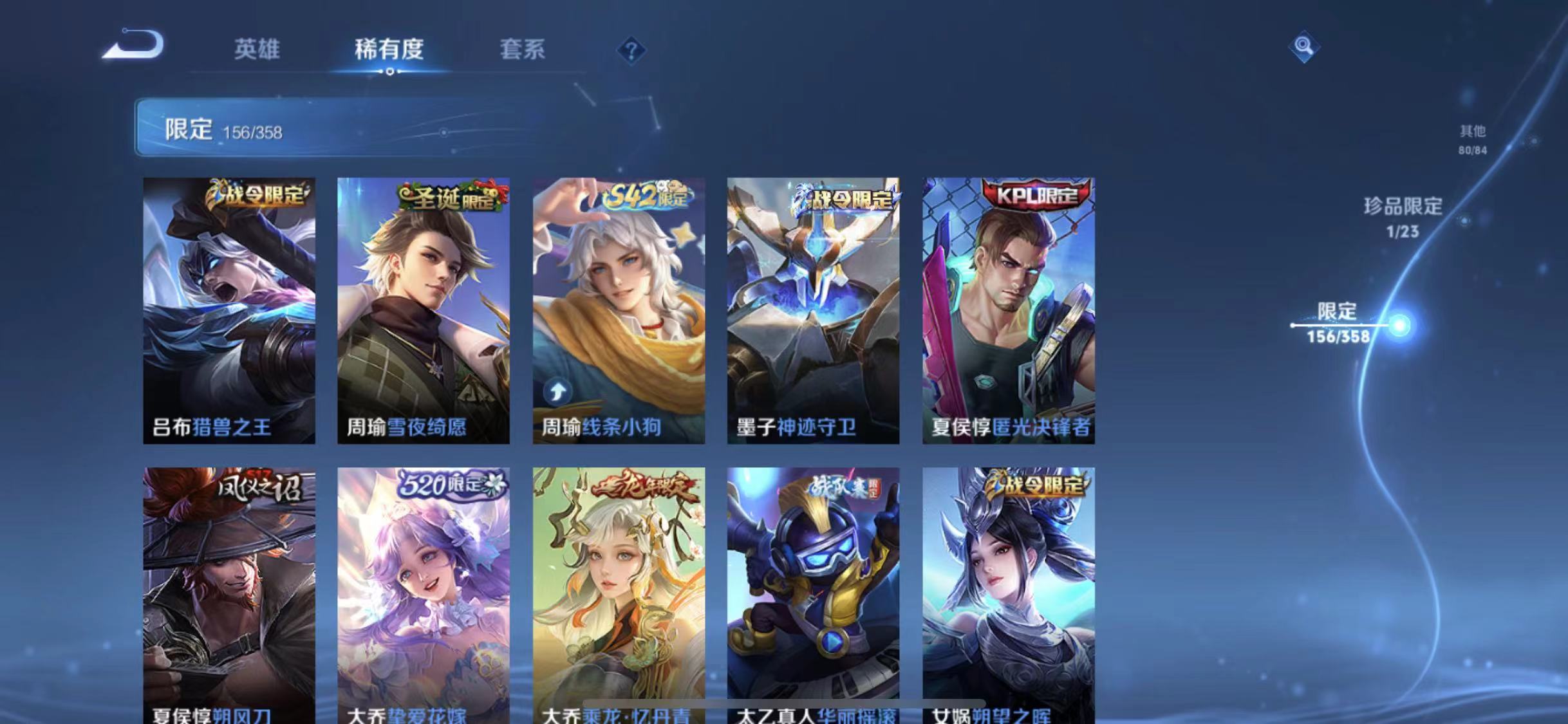1568x724 pixels.
Task: Open the 吕布猎兽之王 skin thumbnail
Action: click(x=229, y=309)
